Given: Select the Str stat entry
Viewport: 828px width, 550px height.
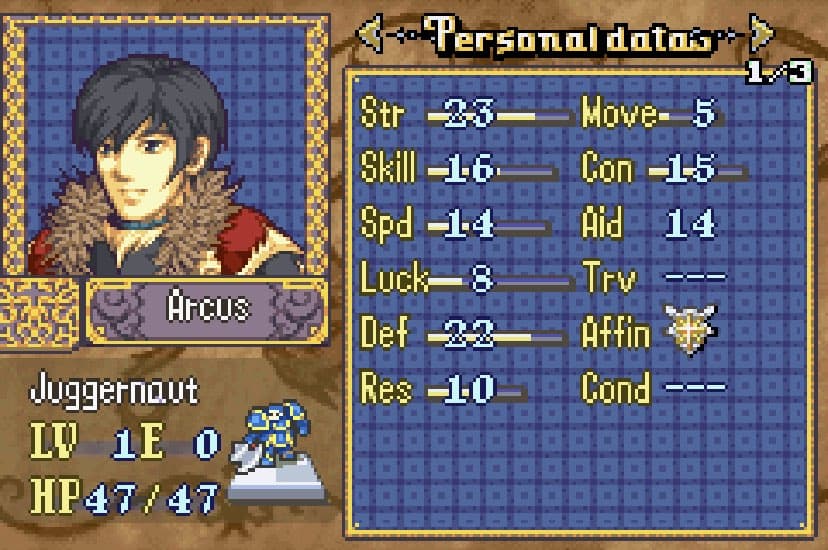Looking at the screenshot, I should tap(382, 114).
